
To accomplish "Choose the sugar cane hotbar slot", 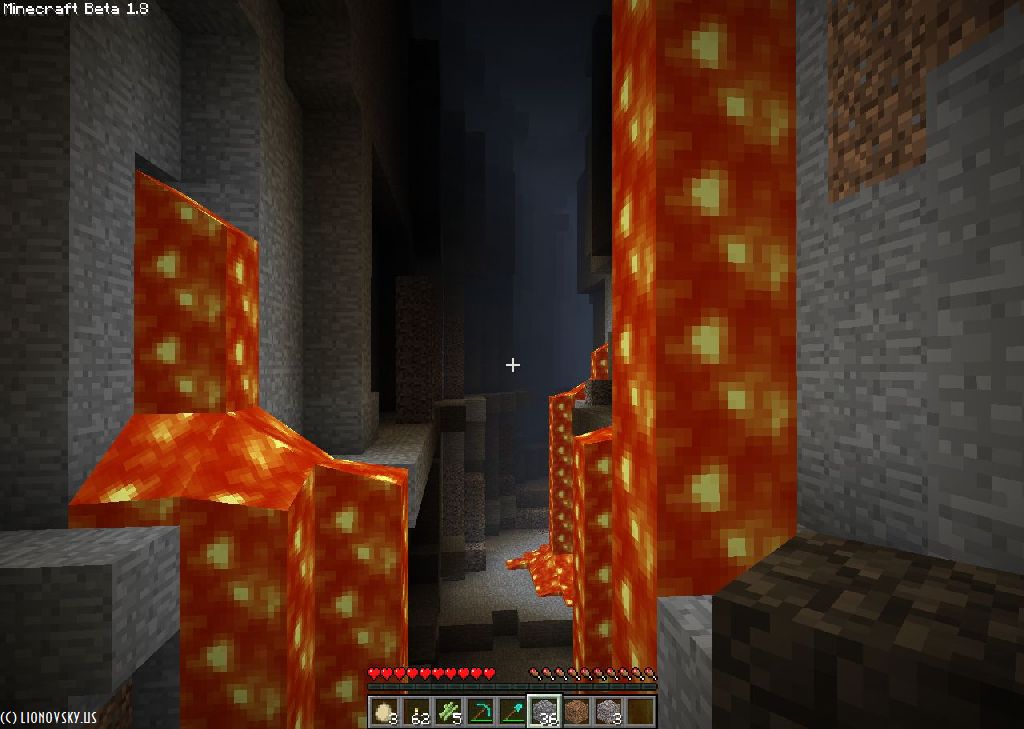I will click(x=448, y=711).
